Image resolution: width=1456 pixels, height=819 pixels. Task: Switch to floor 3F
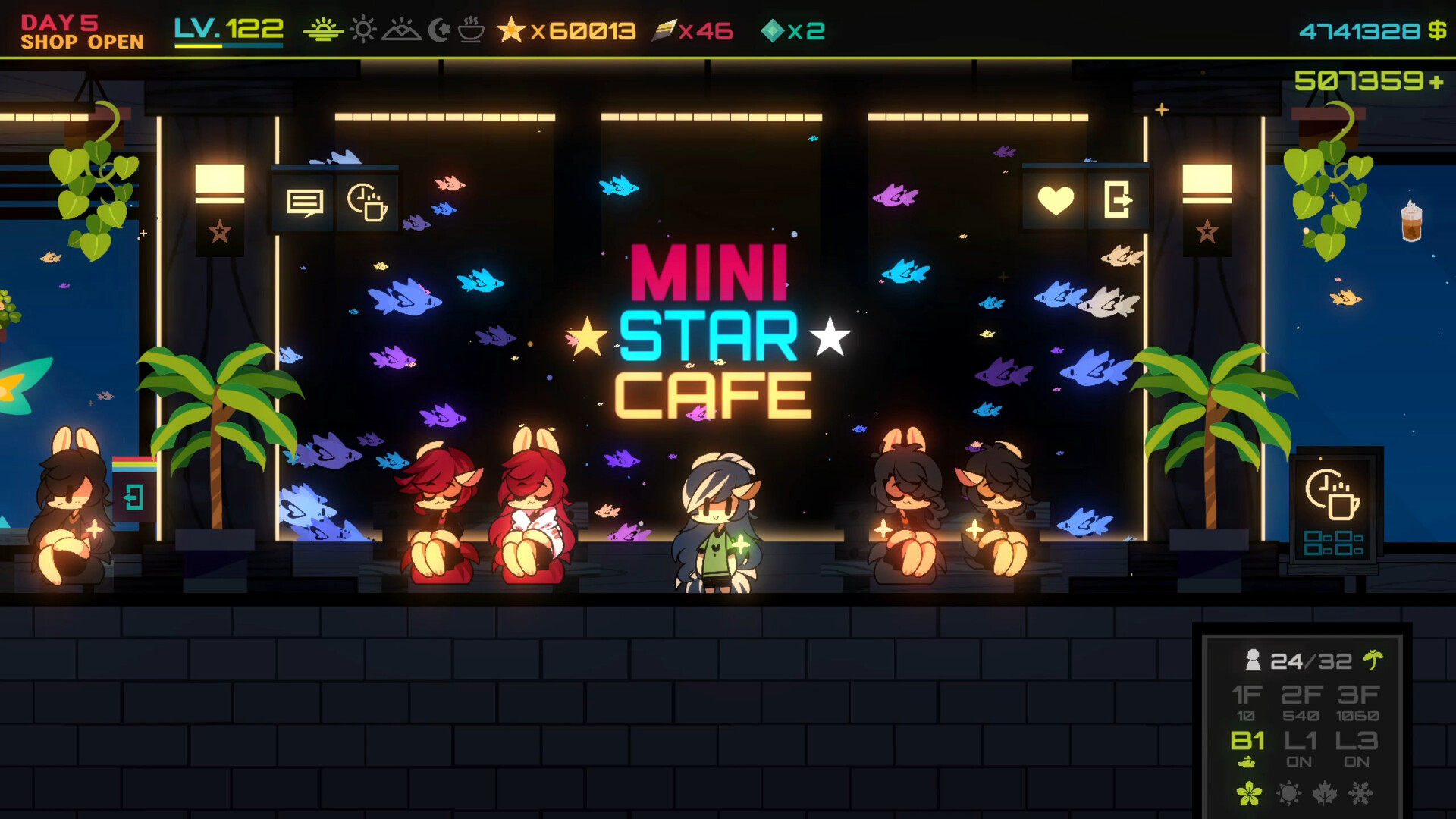coord(1359,694)
